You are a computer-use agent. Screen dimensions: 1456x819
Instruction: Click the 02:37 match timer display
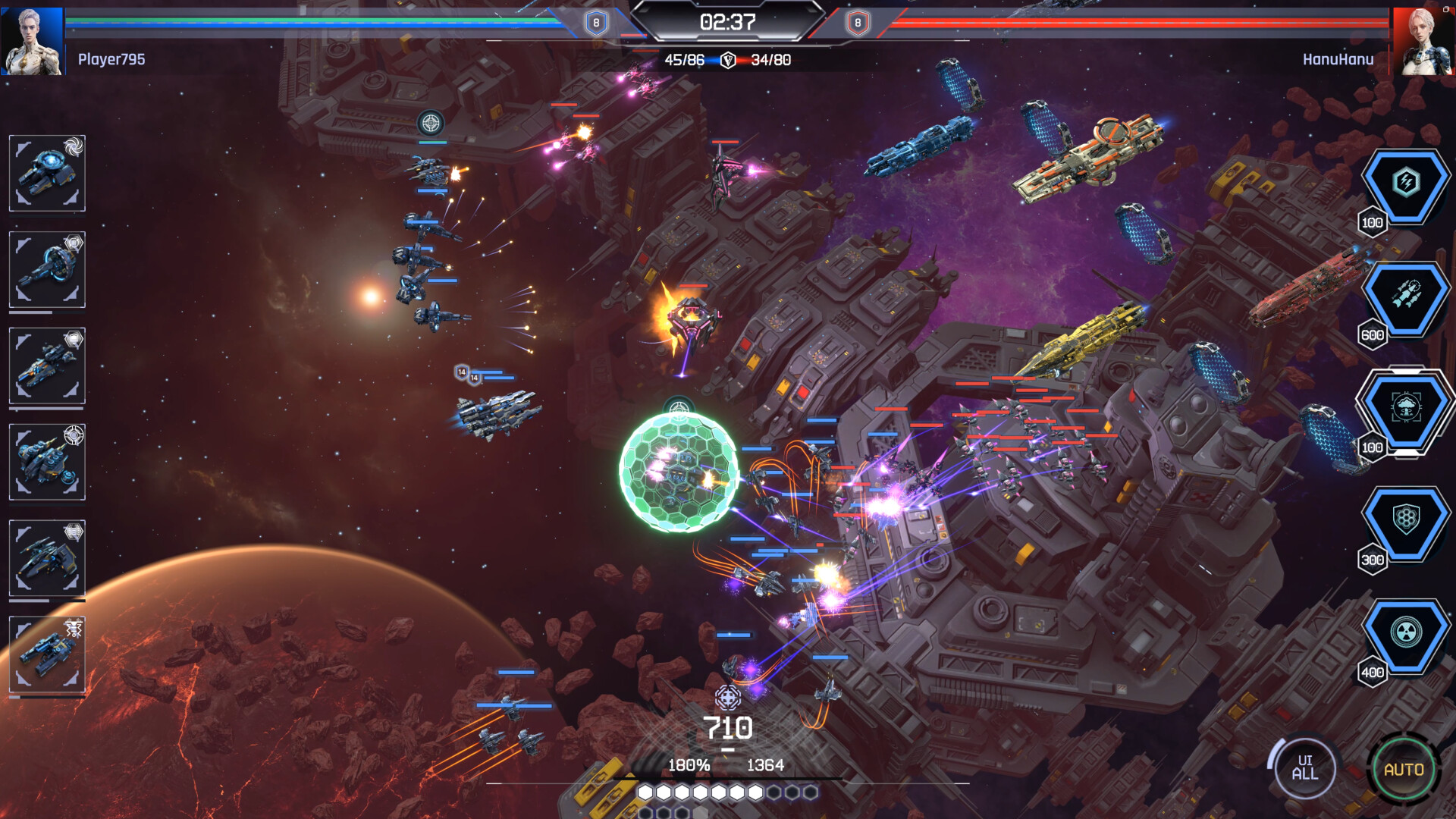click(728, 23)
